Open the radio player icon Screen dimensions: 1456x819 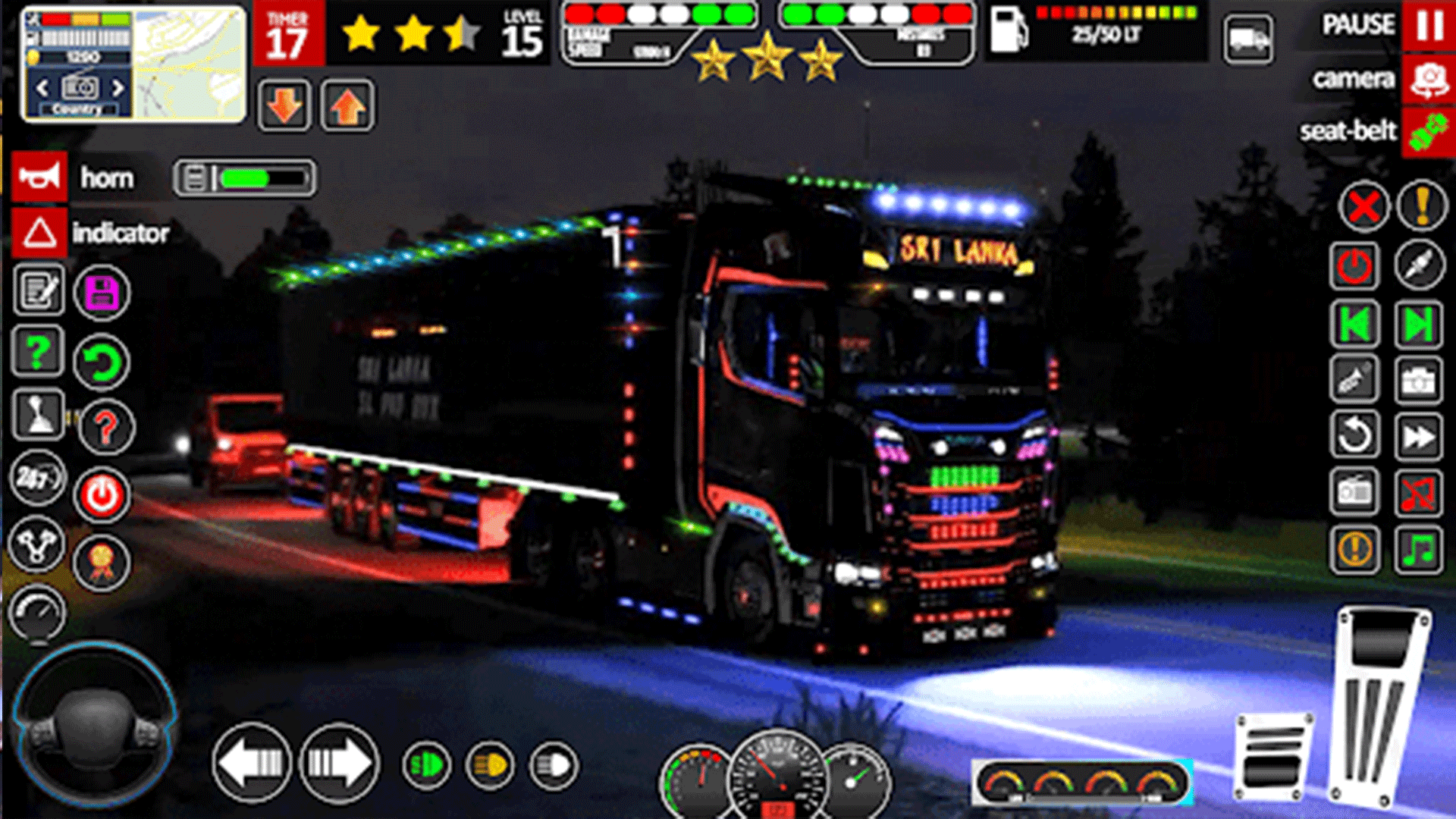(1354, 491)
